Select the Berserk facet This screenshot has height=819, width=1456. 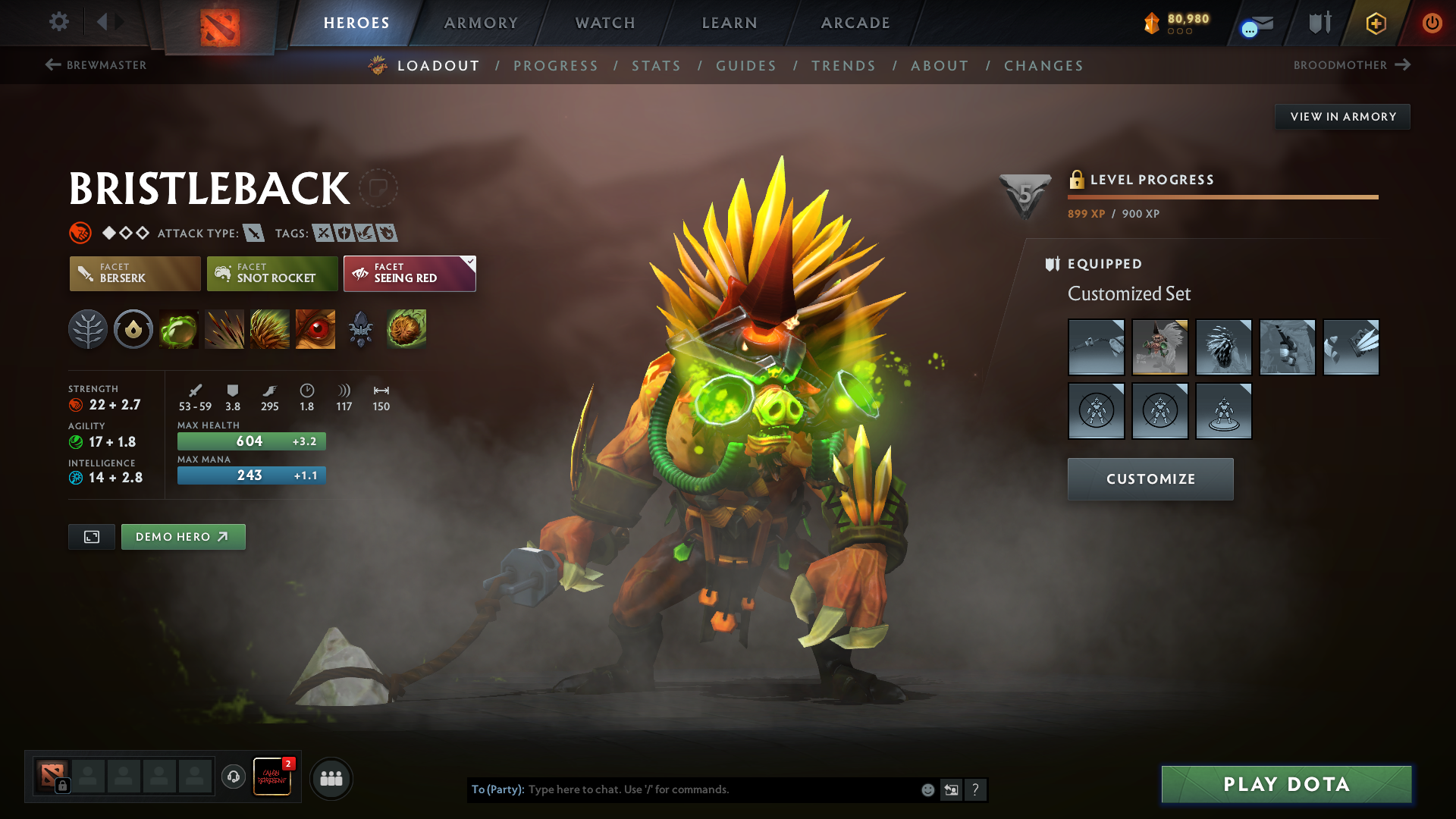coord(135,274)
